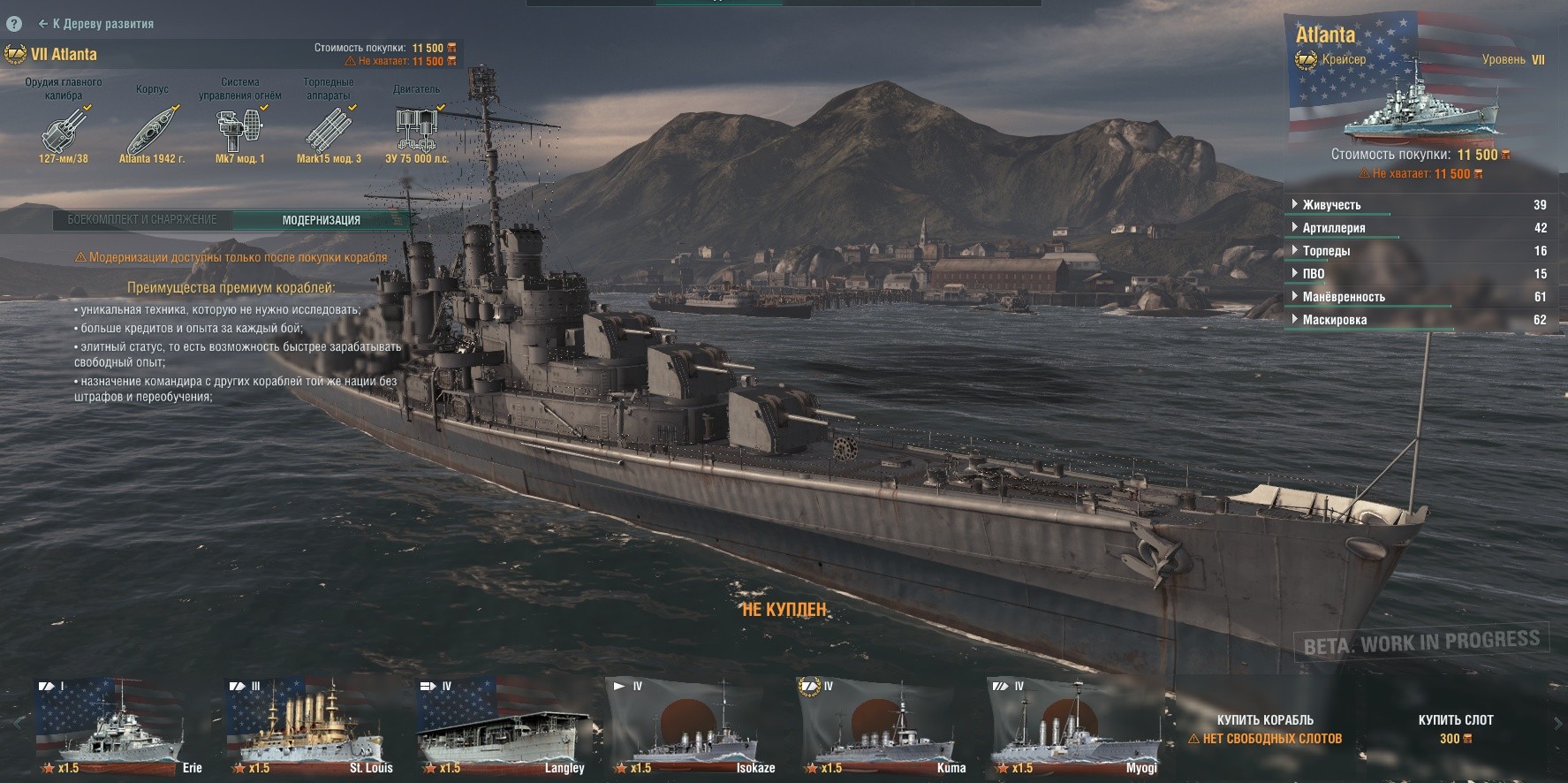Select the 127-mm/38 main guns module
Viewport: 1568px width, 783px height.
[64, 131]
